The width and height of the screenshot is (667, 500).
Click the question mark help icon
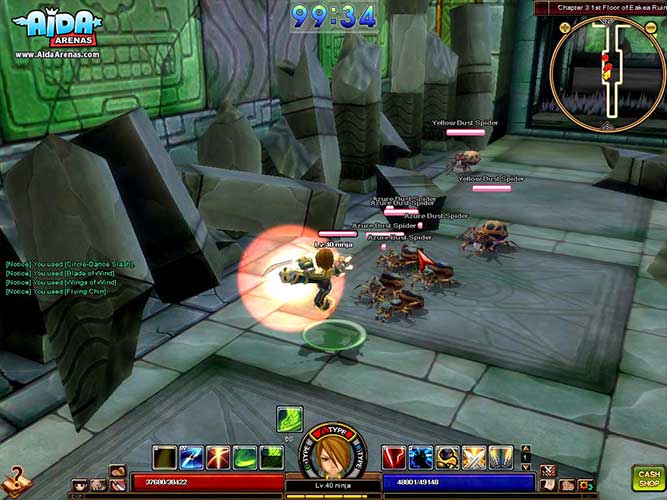point(12,477)
